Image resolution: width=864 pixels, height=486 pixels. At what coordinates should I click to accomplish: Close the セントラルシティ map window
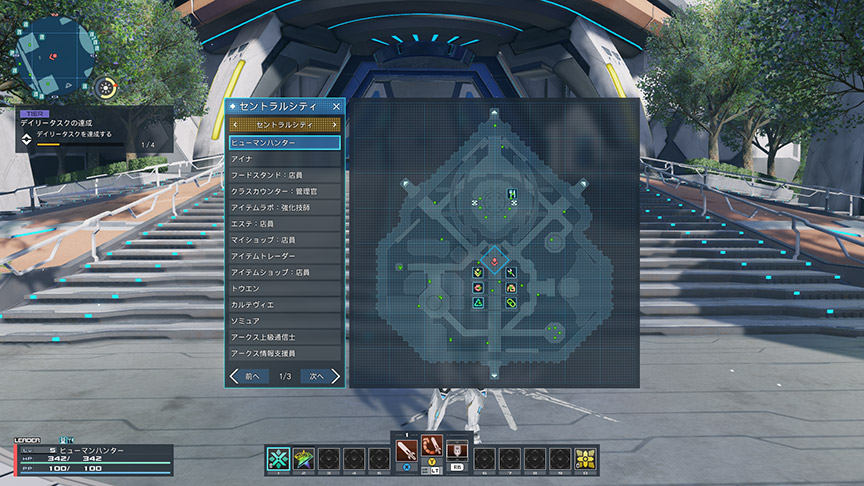coord(336,105)
